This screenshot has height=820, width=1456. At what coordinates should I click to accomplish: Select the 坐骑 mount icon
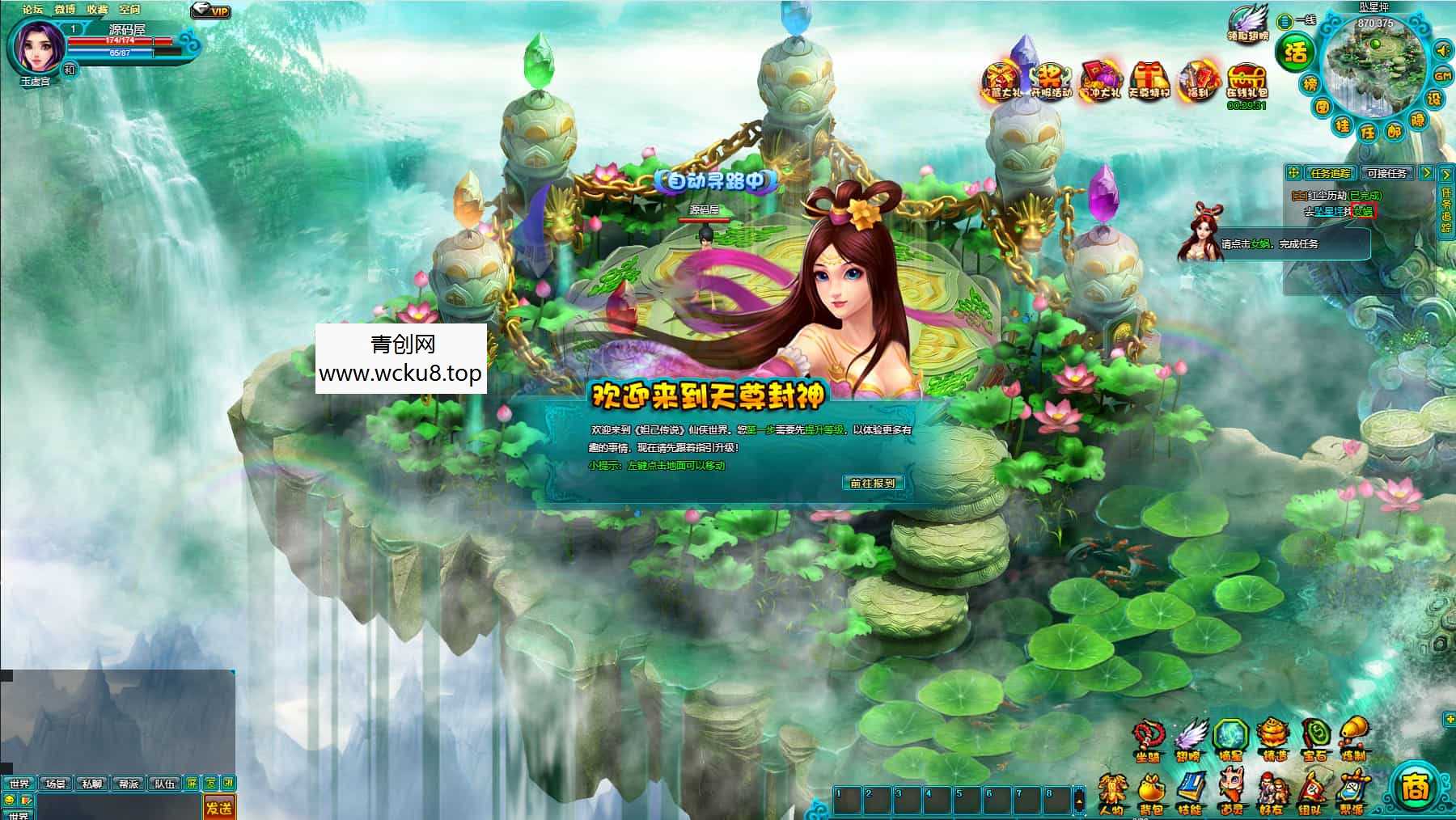(x=1149, y=734)
